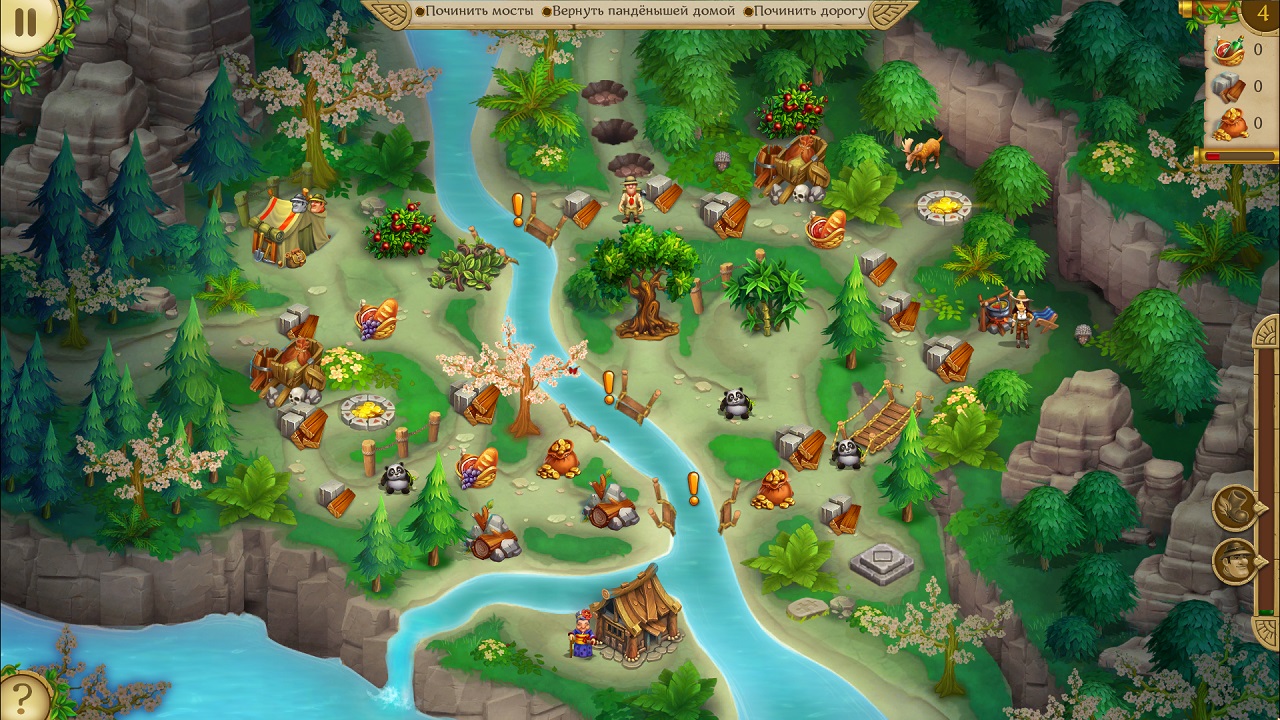Pause the game with the pause button
The width and height of the screenshot is (1280, 720).
[x=26, y=23]
